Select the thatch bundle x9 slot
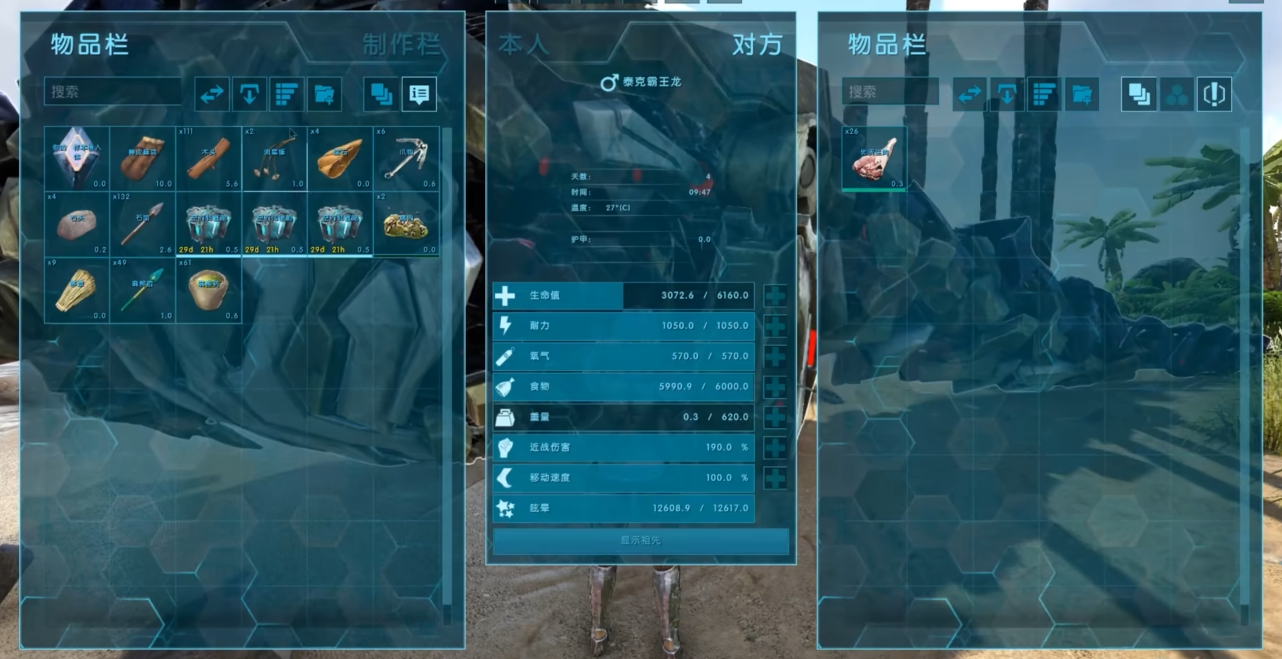Viewport: 1282px width, 659px height. (76, 289)
